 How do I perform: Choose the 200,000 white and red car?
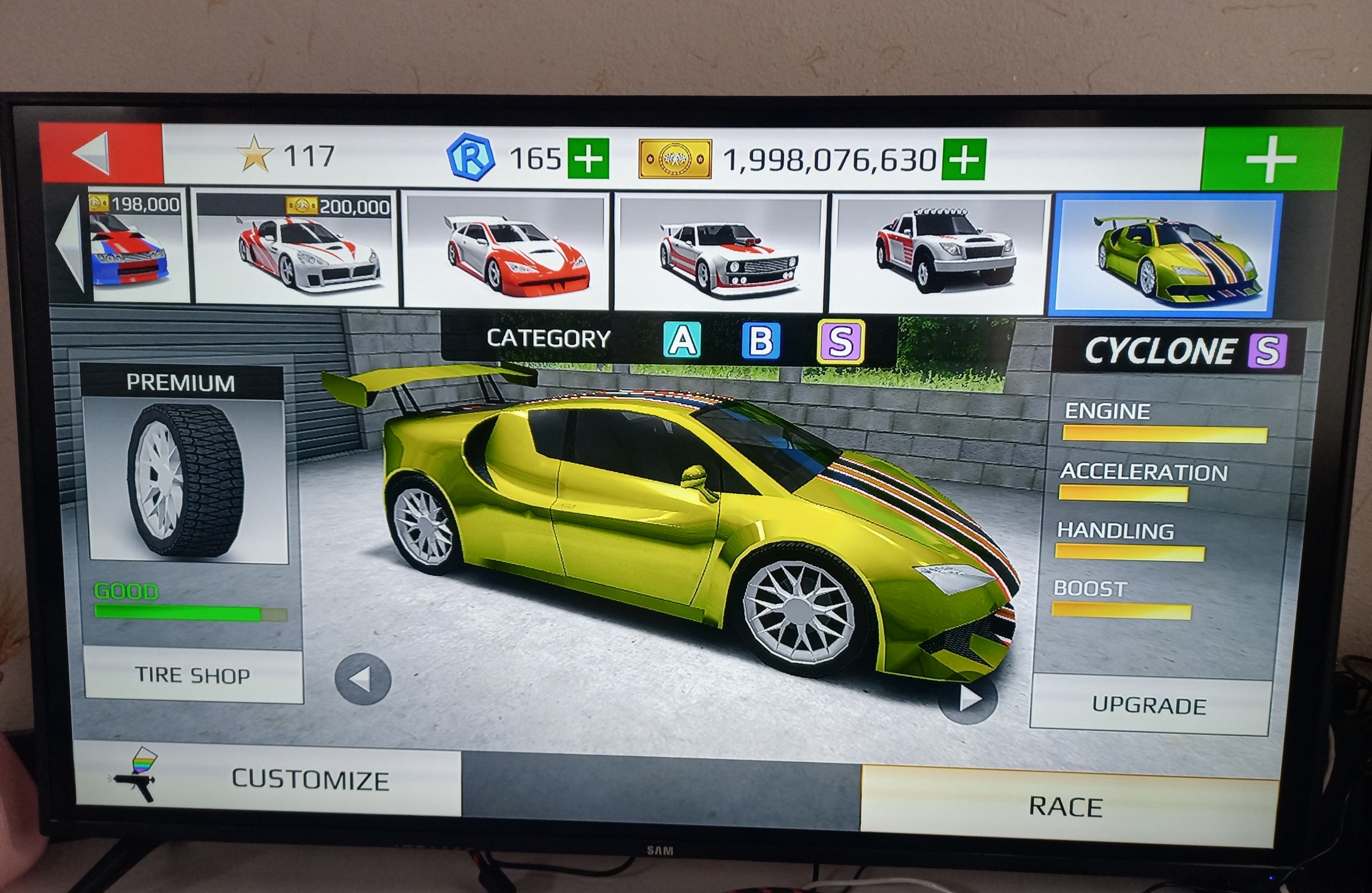coord(296,249)
